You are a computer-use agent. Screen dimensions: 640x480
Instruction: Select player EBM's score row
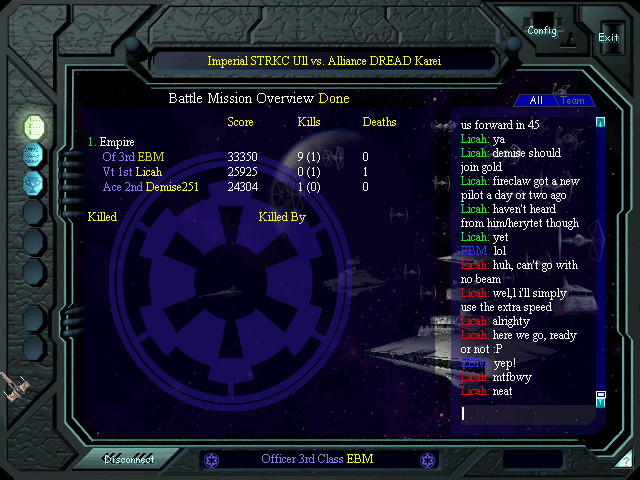tap(133, 157)
